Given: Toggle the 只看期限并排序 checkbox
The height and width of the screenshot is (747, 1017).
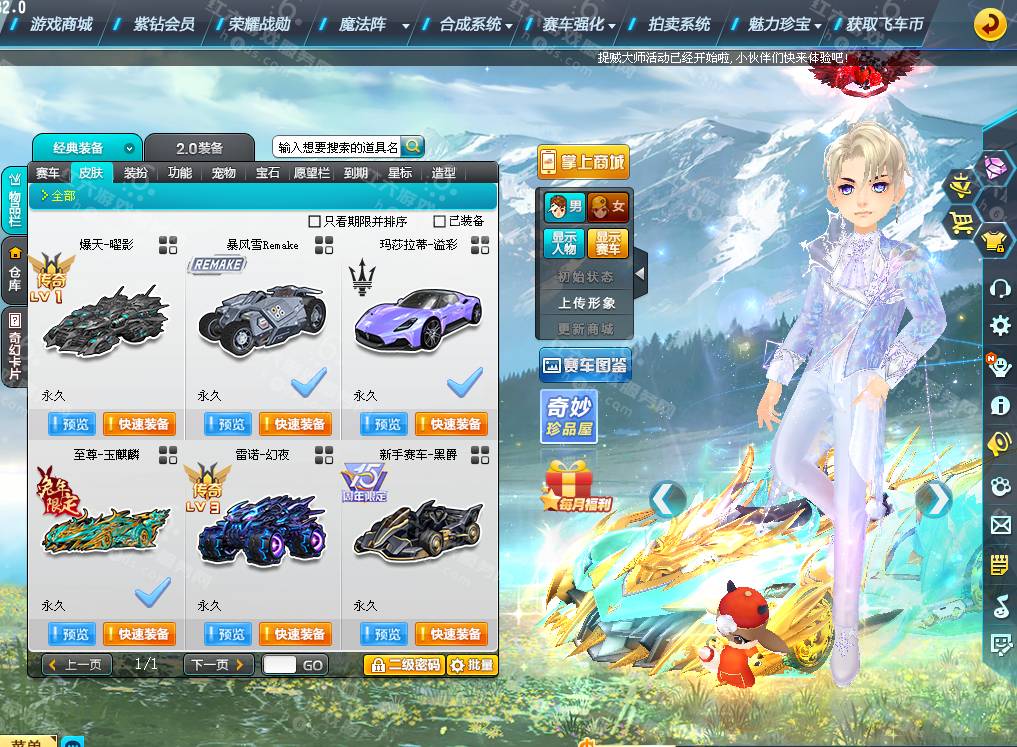Looking at the screenshot, I should point(315,221).
